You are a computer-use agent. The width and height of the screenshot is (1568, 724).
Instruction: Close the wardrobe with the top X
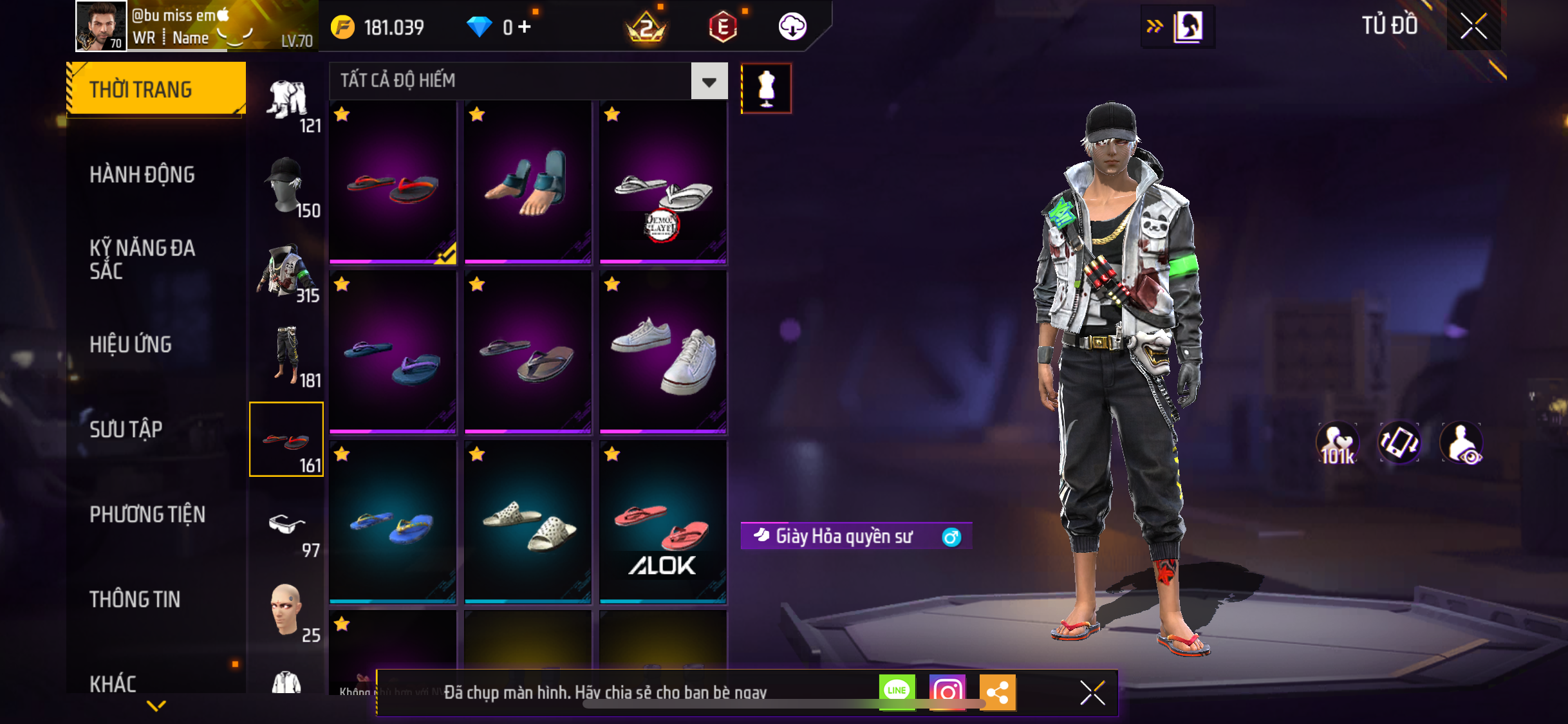[1473, 26]
